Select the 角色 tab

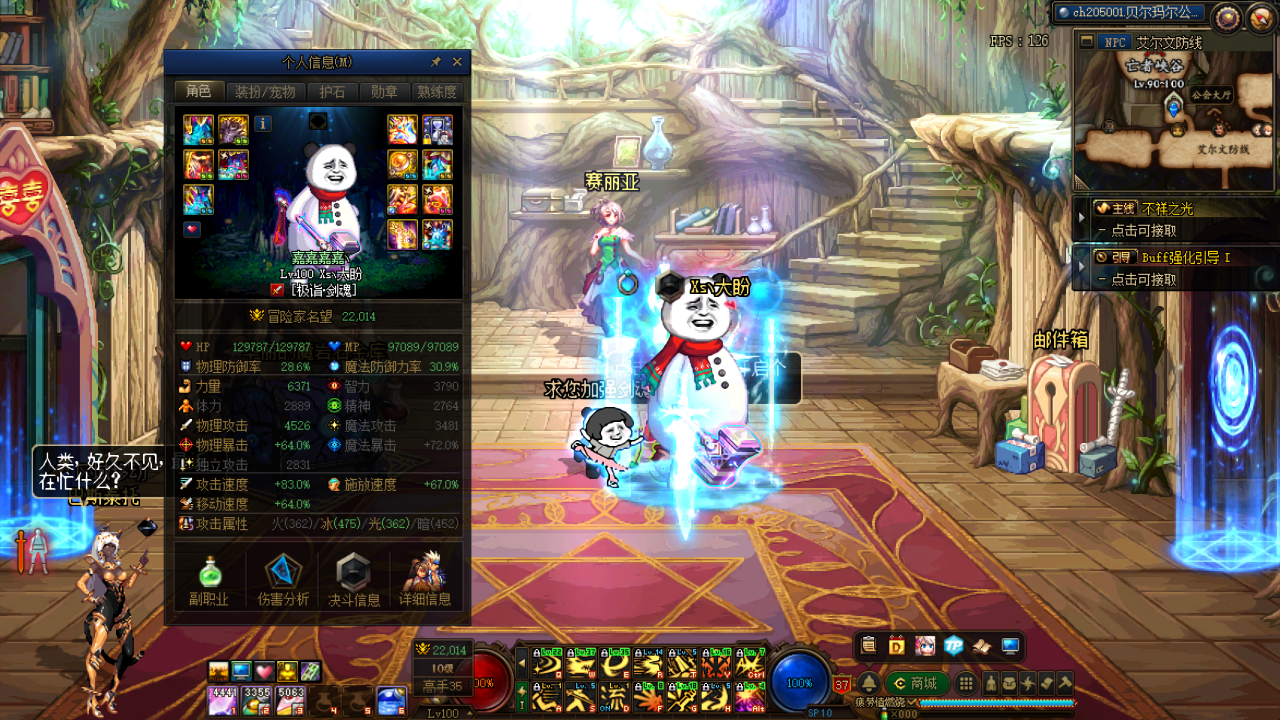coord(199,92)
